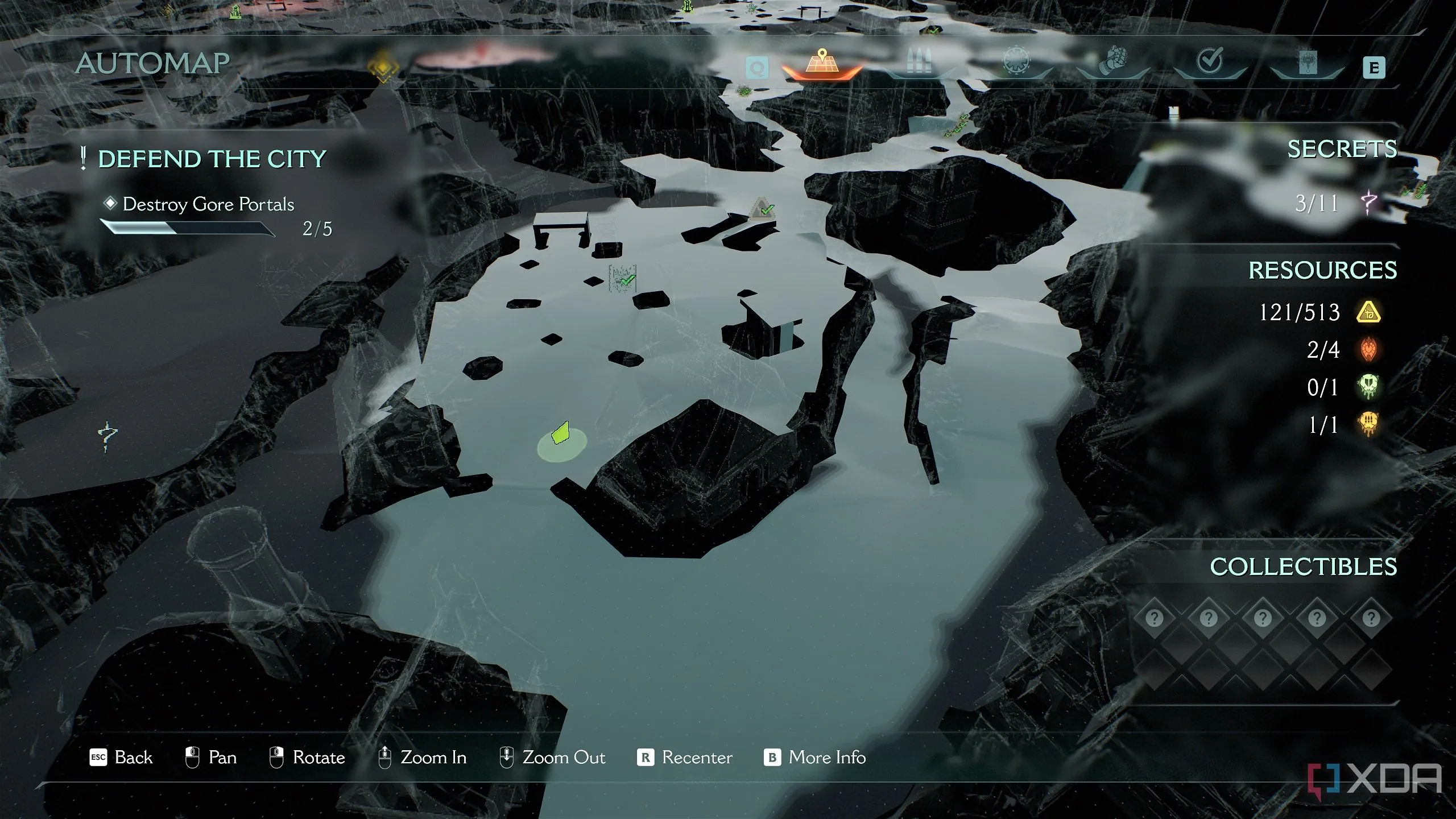Switch to the bullets arsenal tab

point(918,64)
